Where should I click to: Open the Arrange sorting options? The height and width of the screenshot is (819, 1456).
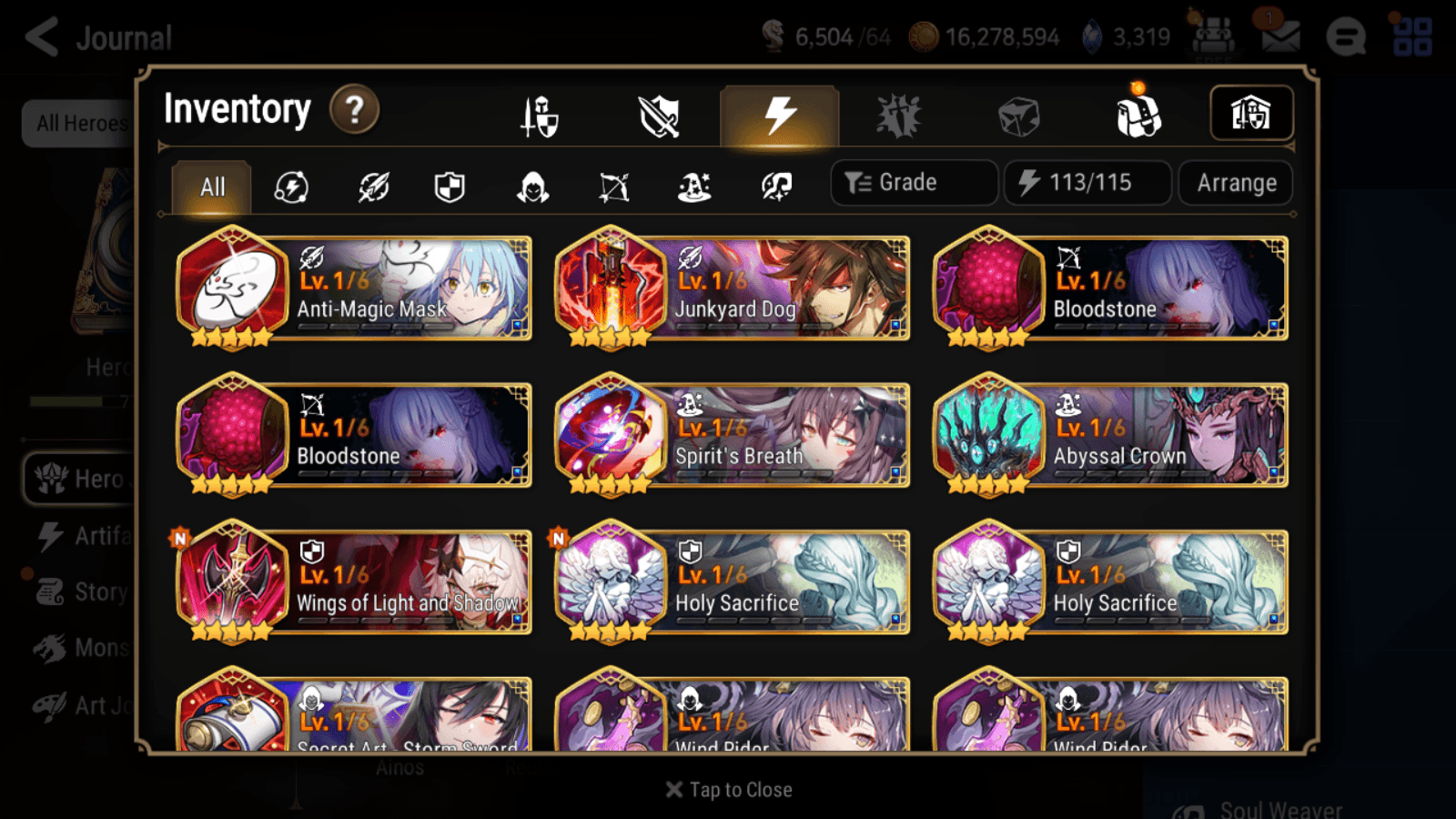(x=1234, y=183)
